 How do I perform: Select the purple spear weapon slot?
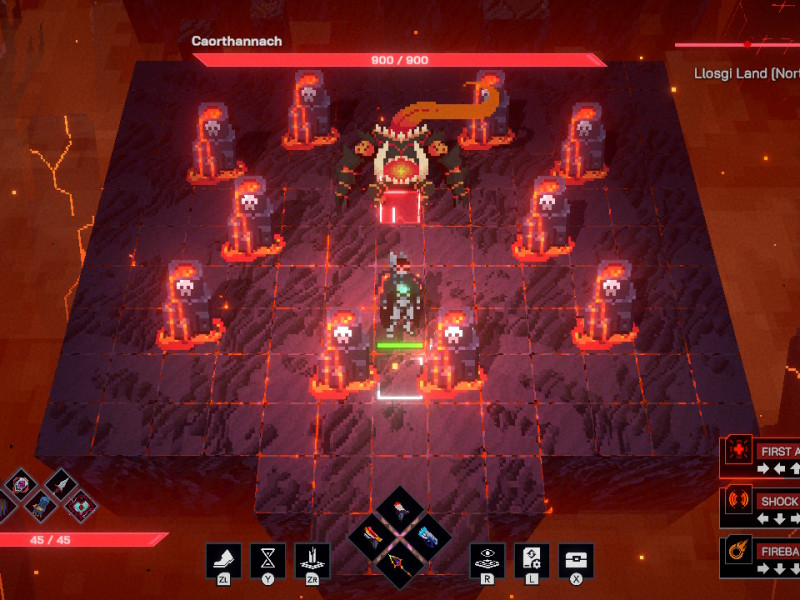click(399, 563)
